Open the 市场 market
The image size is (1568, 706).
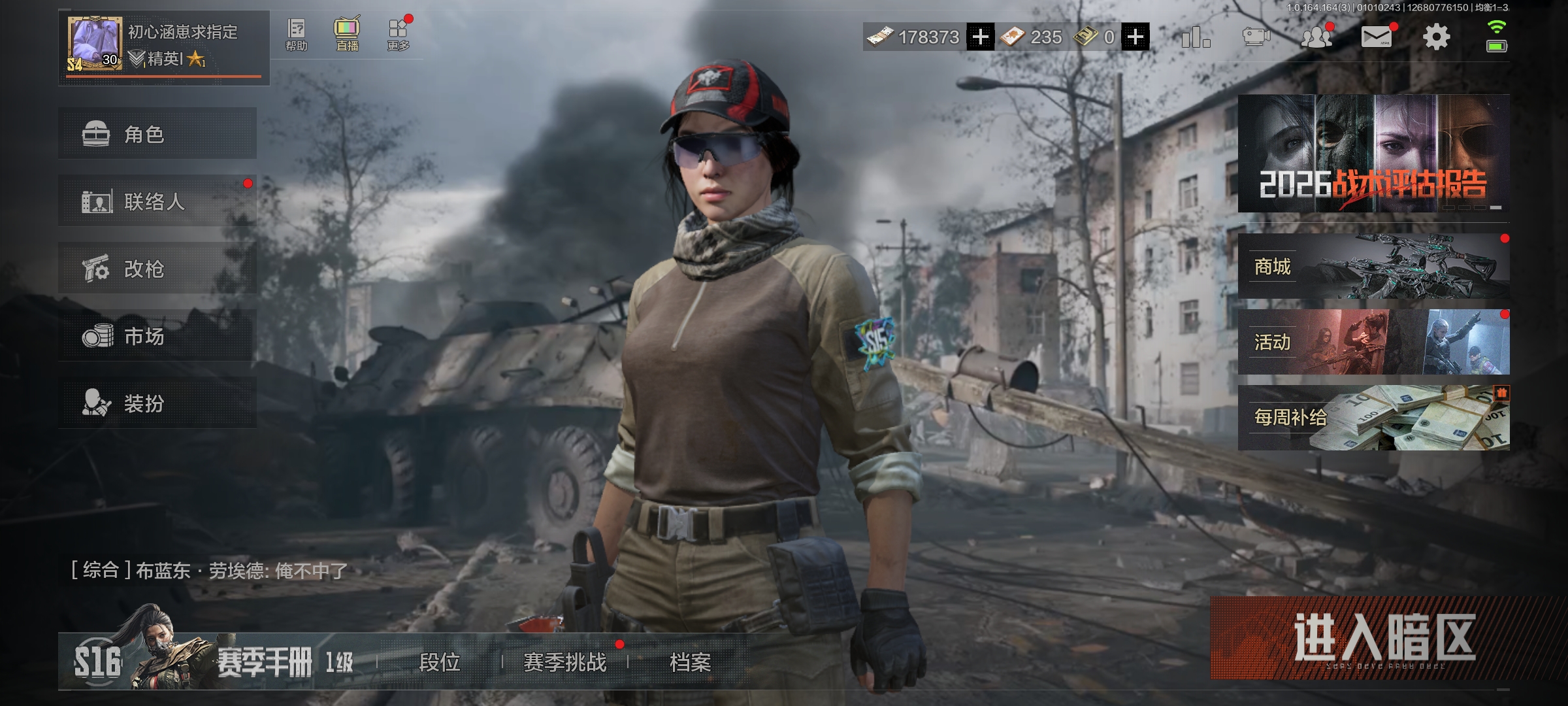click(x=157, y=336)
